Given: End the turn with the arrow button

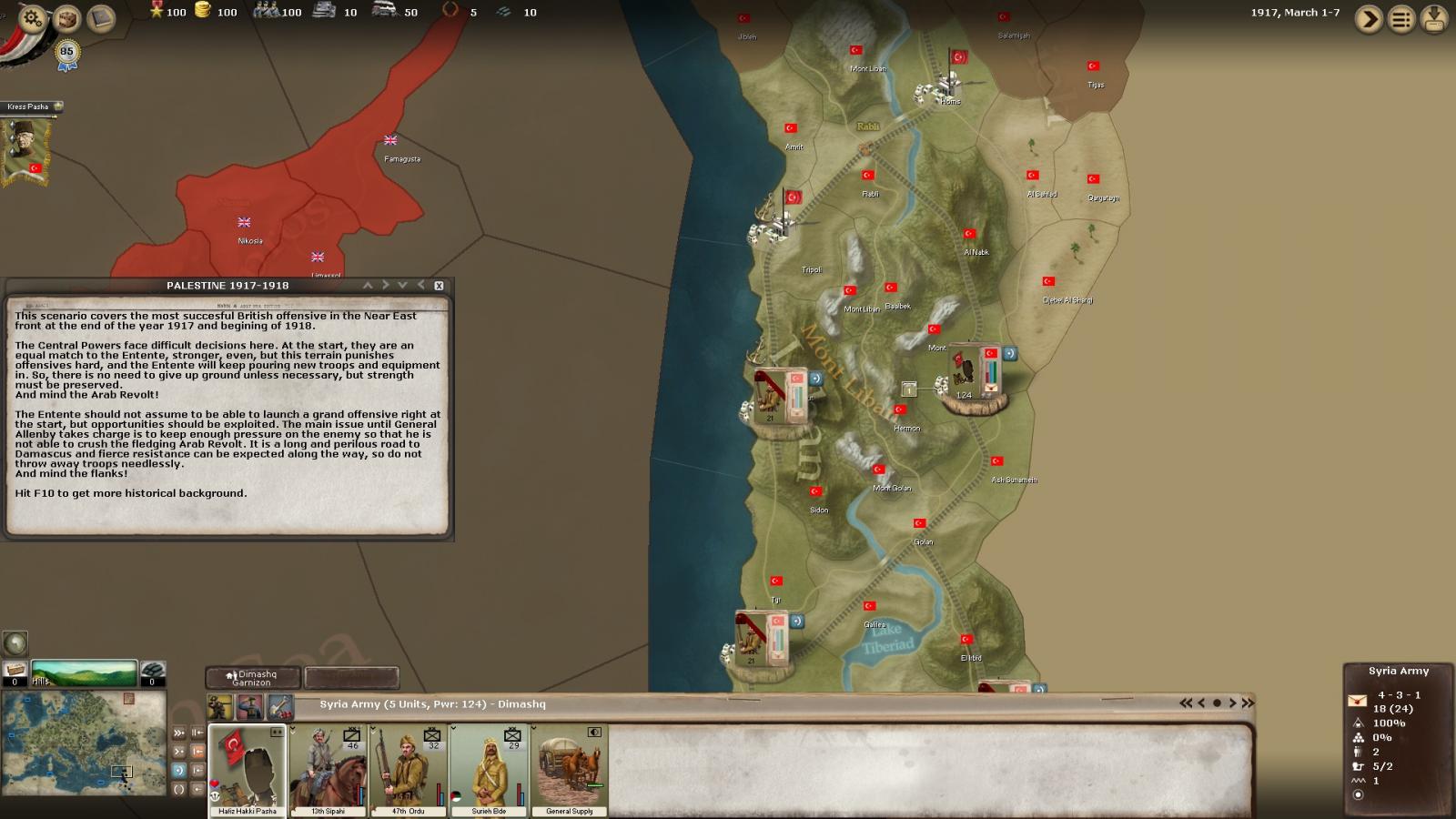Looking at the screenshot, I should [1368, 19].
